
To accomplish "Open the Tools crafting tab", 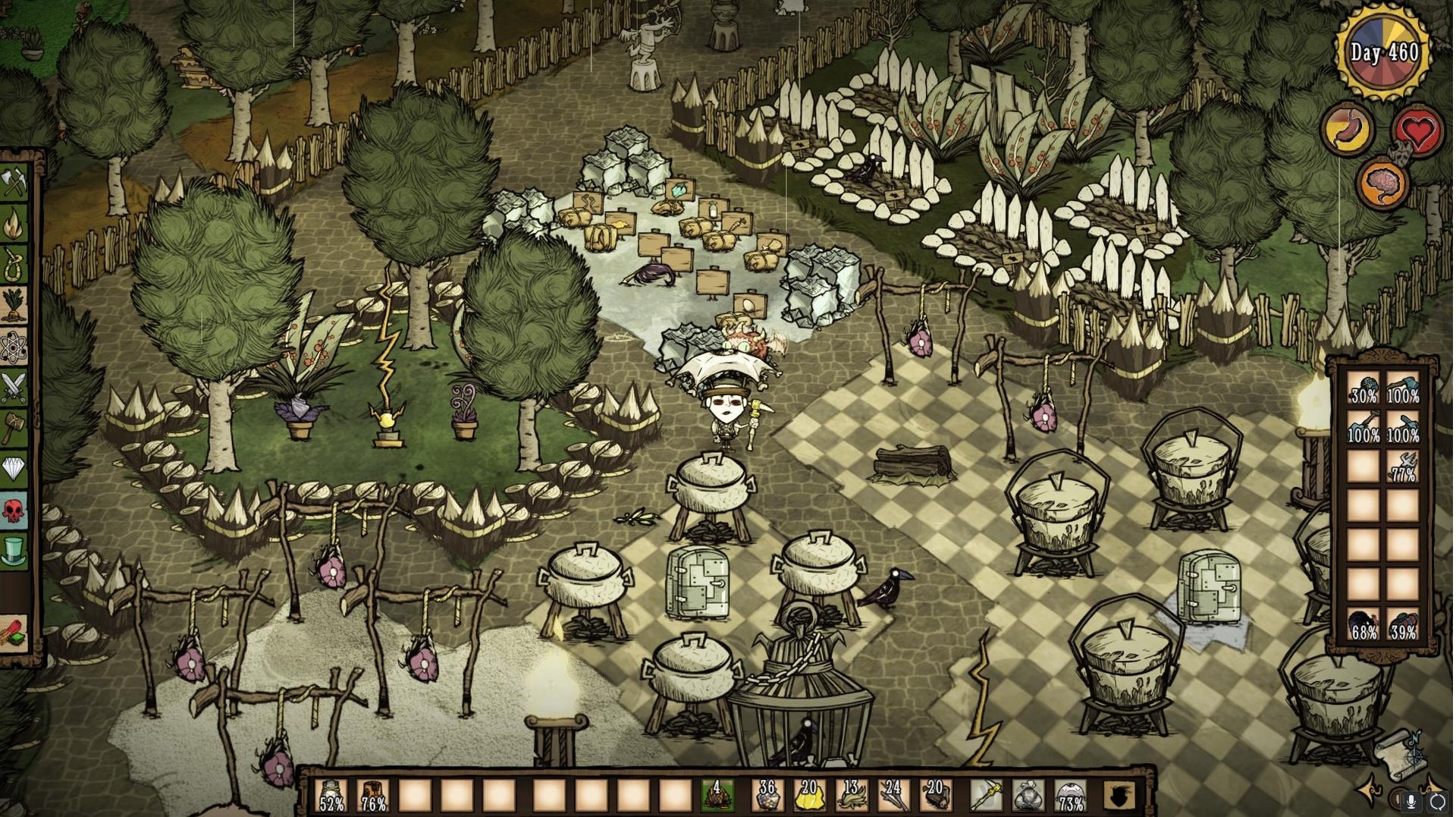I will coord(14,183).
